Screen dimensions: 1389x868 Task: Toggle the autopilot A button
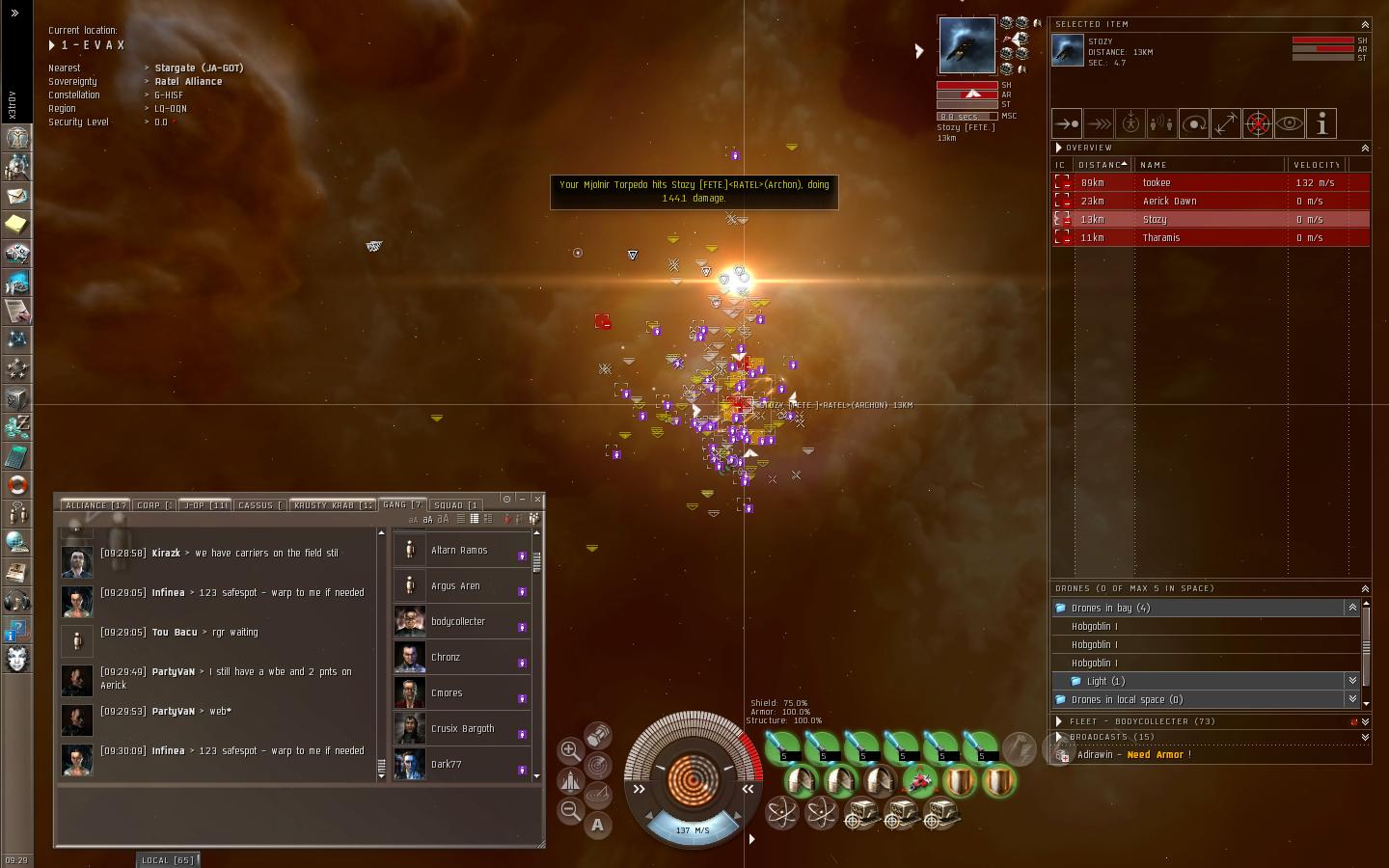coord(598,825)
